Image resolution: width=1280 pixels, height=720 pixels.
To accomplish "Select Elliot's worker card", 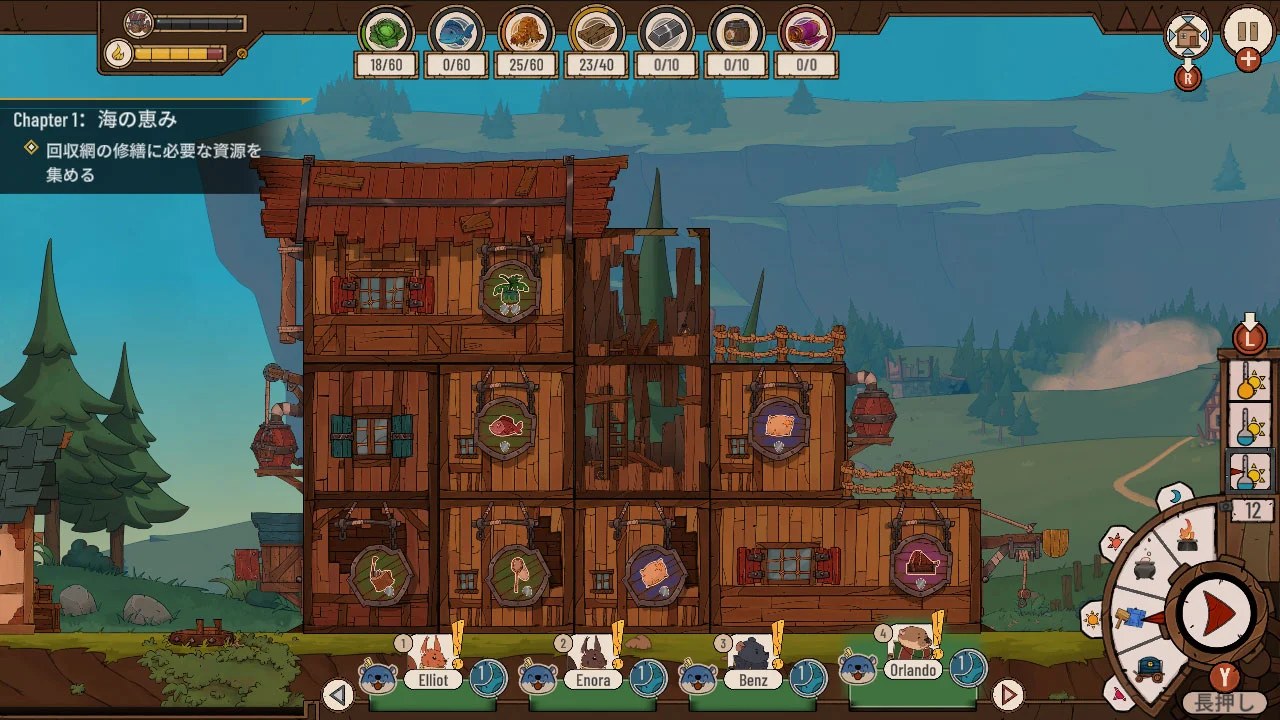I will point(433,667).
